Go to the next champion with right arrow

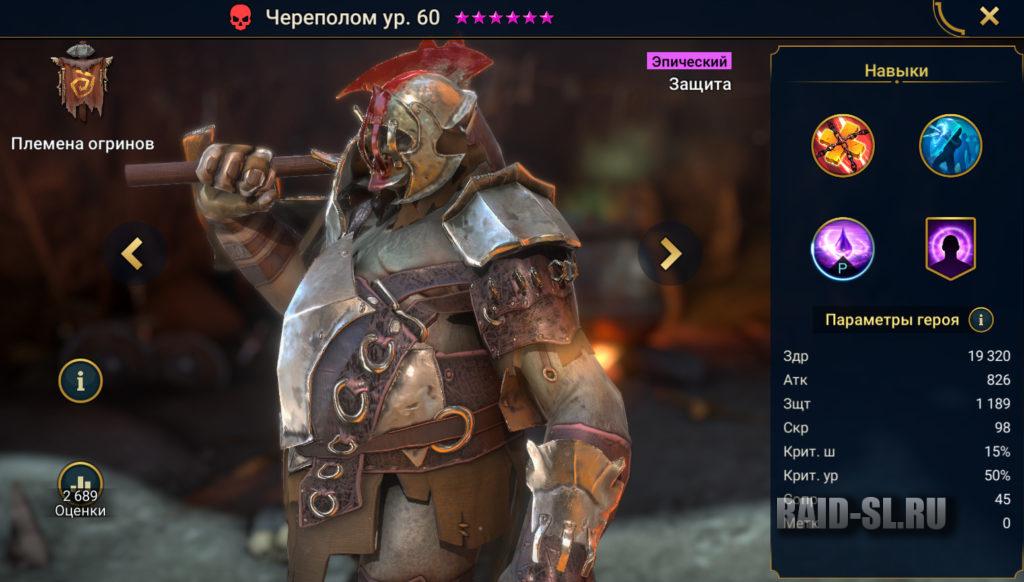[x=670, y=254]
